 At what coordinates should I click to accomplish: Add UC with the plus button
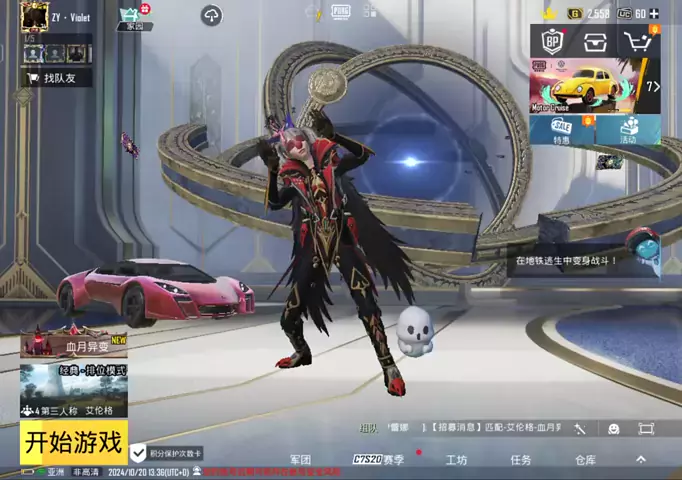click(654, 14)
